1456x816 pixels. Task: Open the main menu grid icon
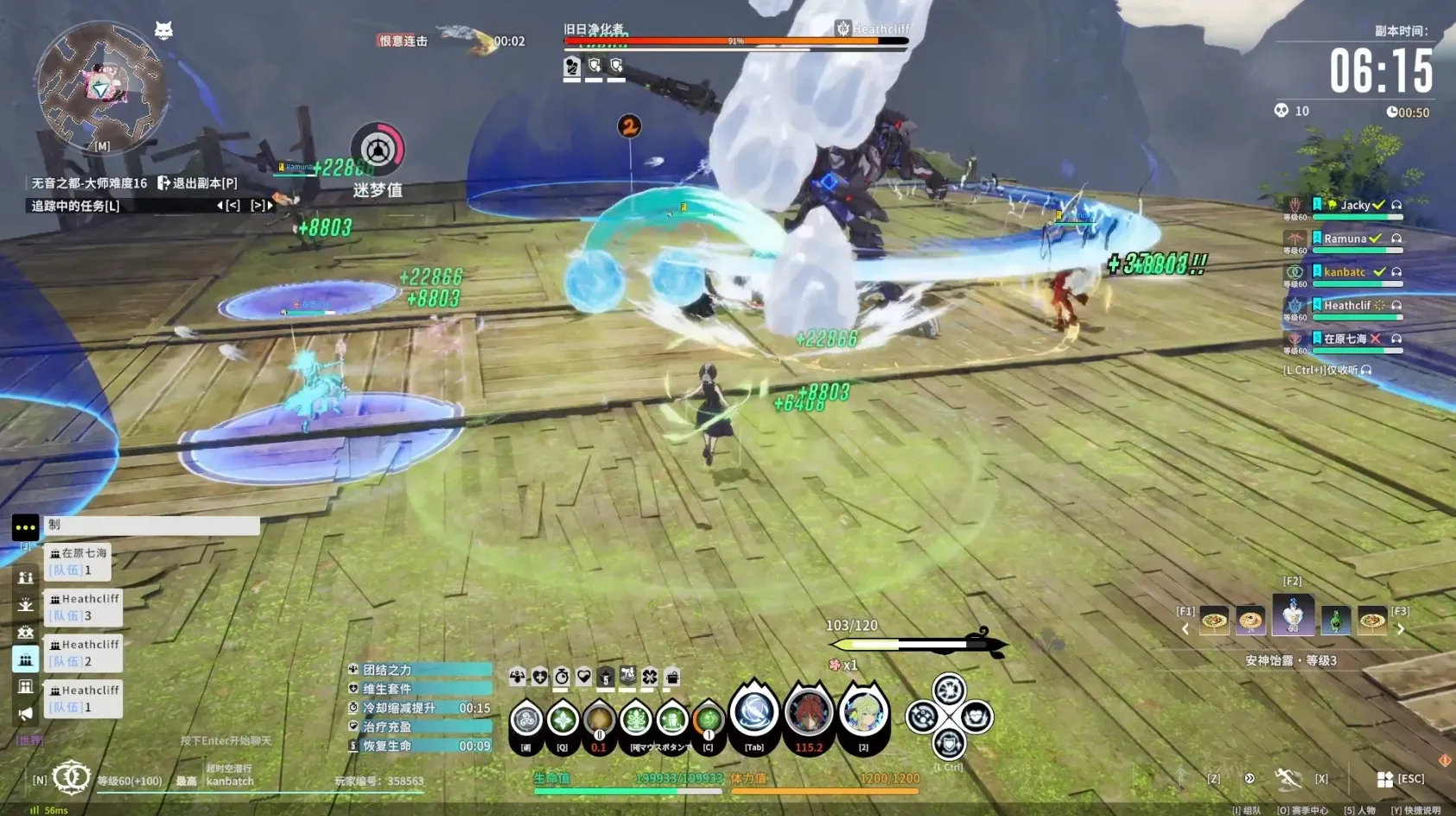[1385, 779]
